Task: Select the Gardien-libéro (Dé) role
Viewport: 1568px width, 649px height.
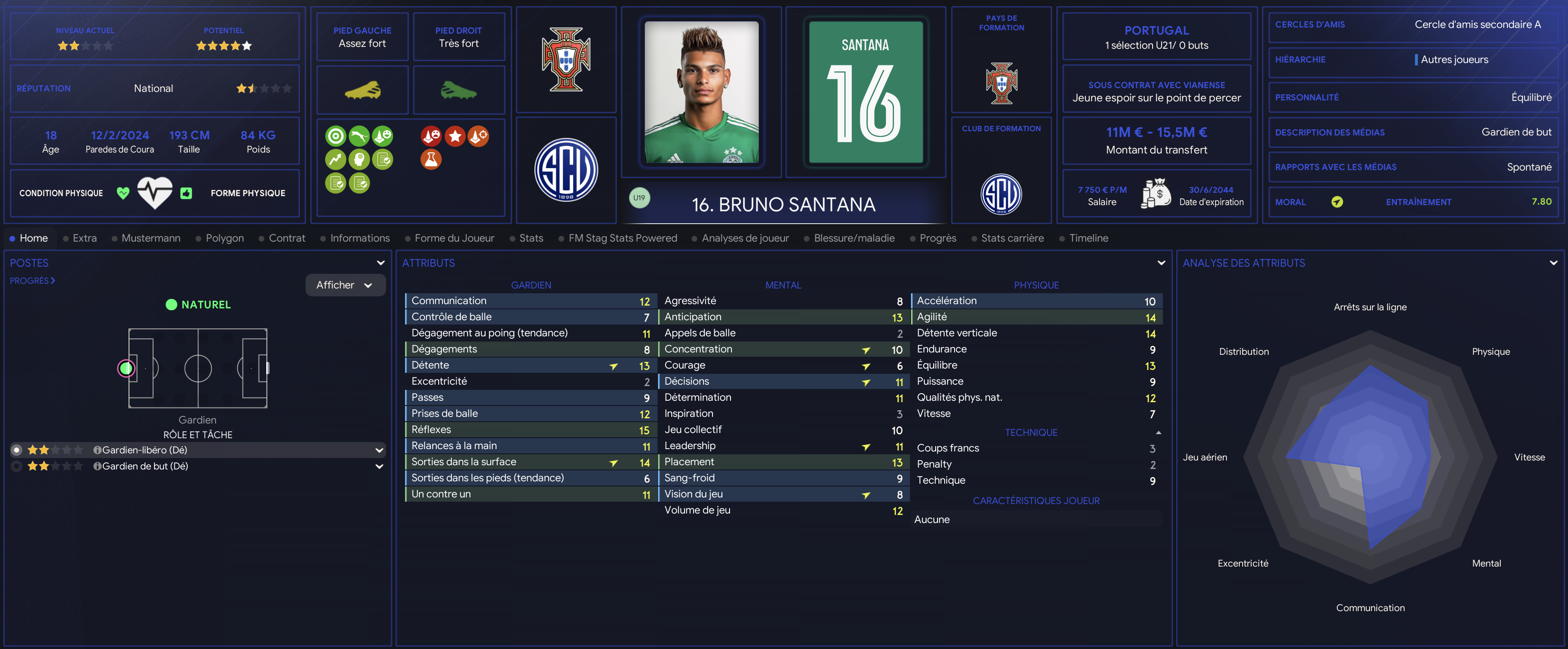Action: coord(144,450)
